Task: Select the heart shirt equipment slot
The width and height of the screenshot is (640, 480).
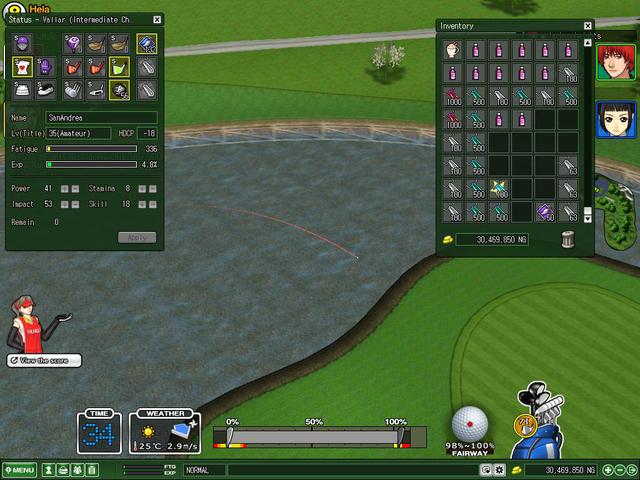Action: 22,67
